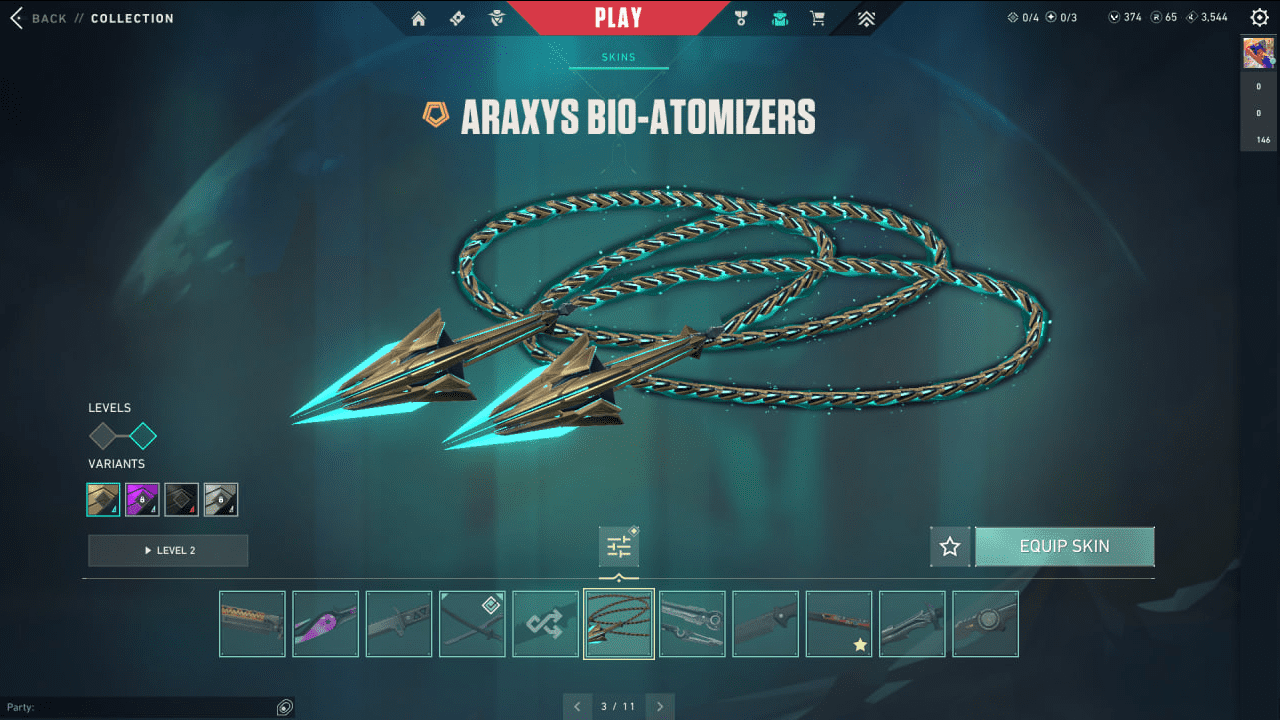Pick the black variant swatch
1280x720 pixels.
[x=181, y=500]
